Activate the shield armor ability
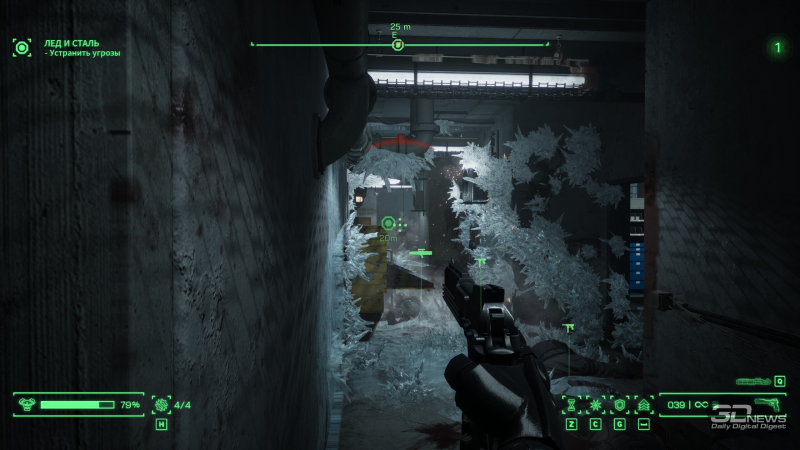The height and width of the screenshot is (450, 800). click(620, 405)
